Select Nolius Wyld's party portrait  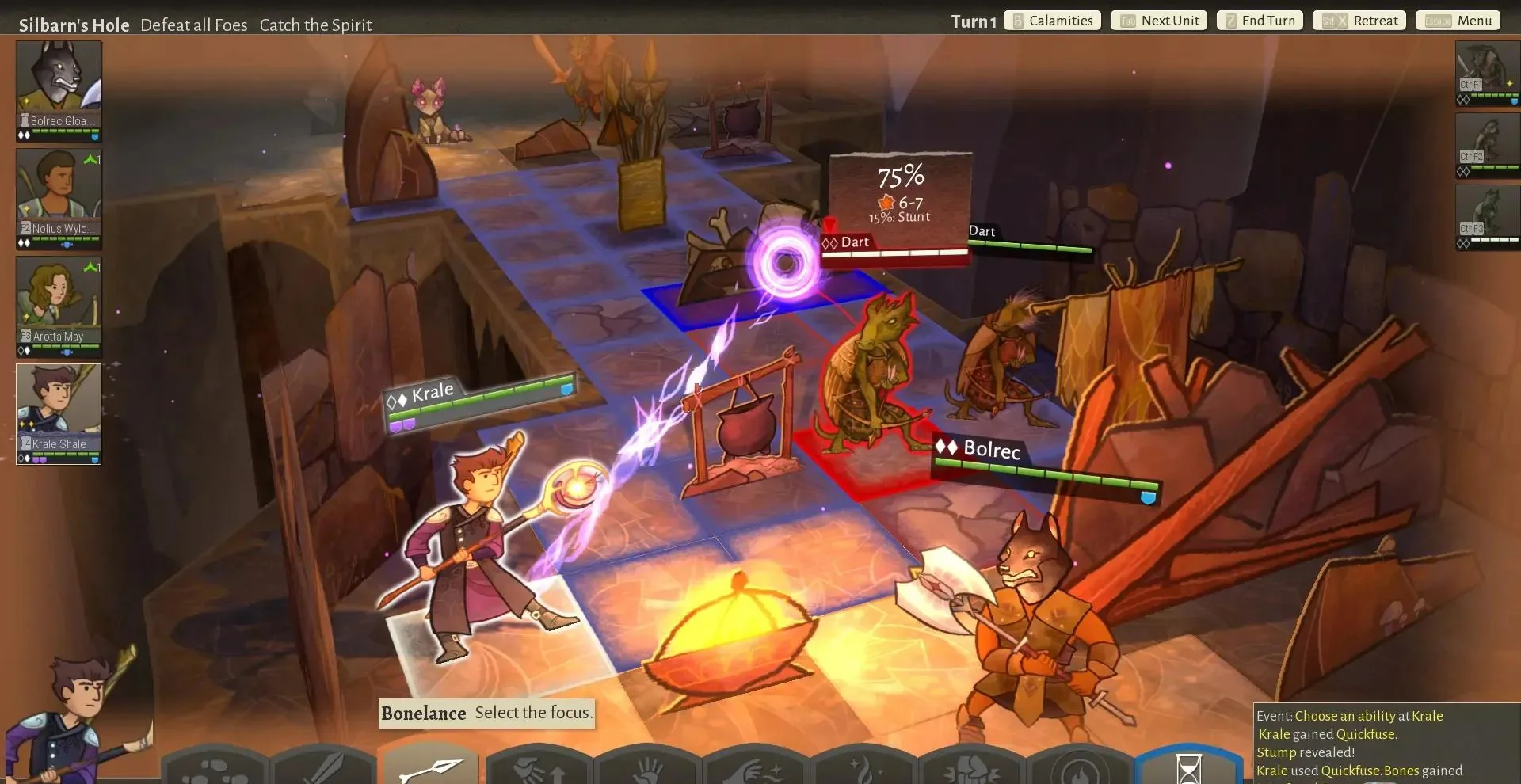coord(59,193)
